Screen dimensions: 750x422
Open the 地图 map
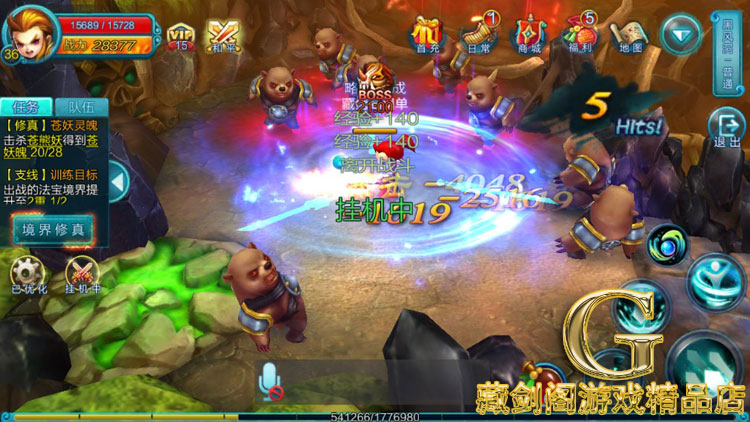pyautogui.click(x=630, y=36)
